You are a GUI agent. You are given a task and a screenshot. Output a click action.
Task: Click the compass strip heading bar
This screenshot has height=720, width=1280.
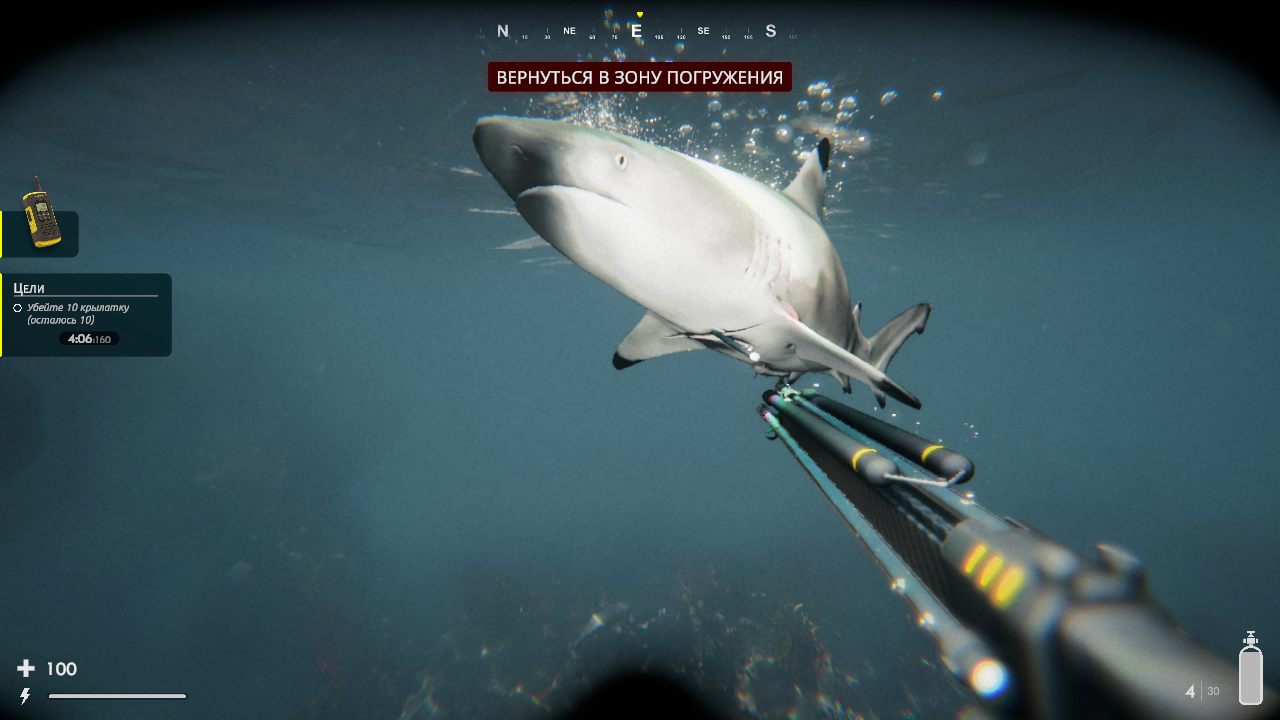(637, 32)
